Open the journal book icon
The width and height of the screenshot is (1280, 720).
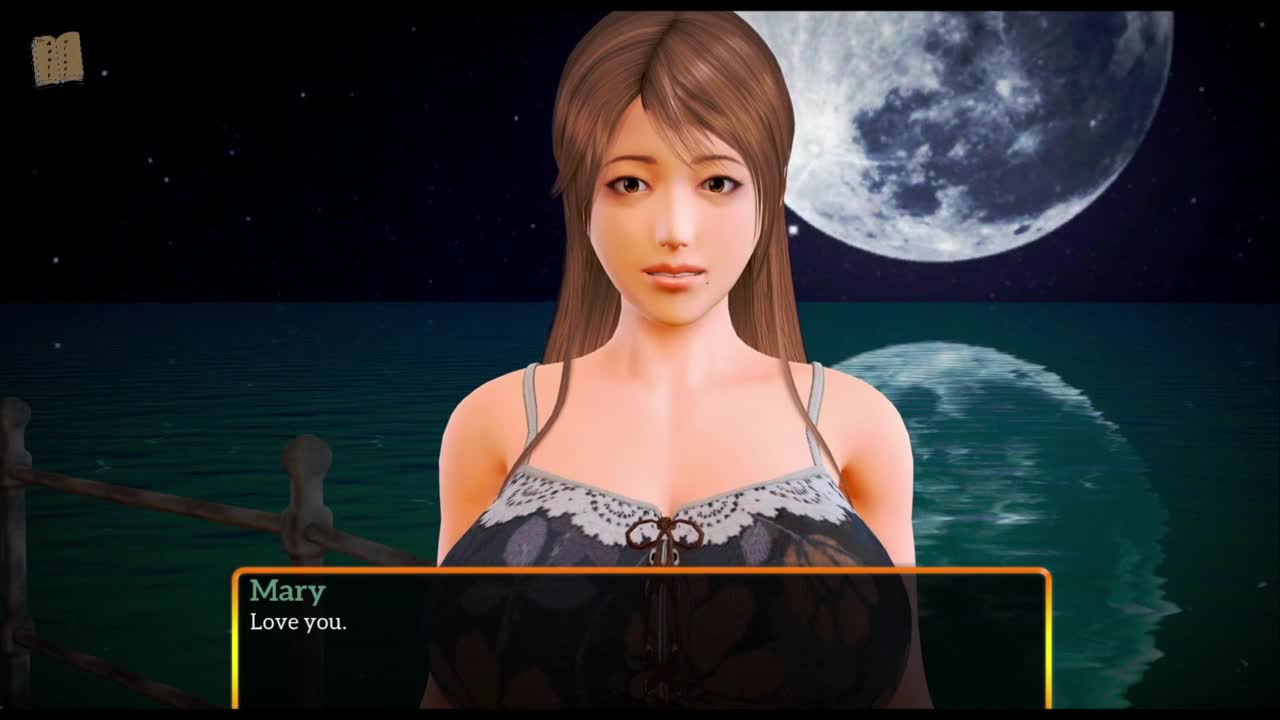point(57,60)
